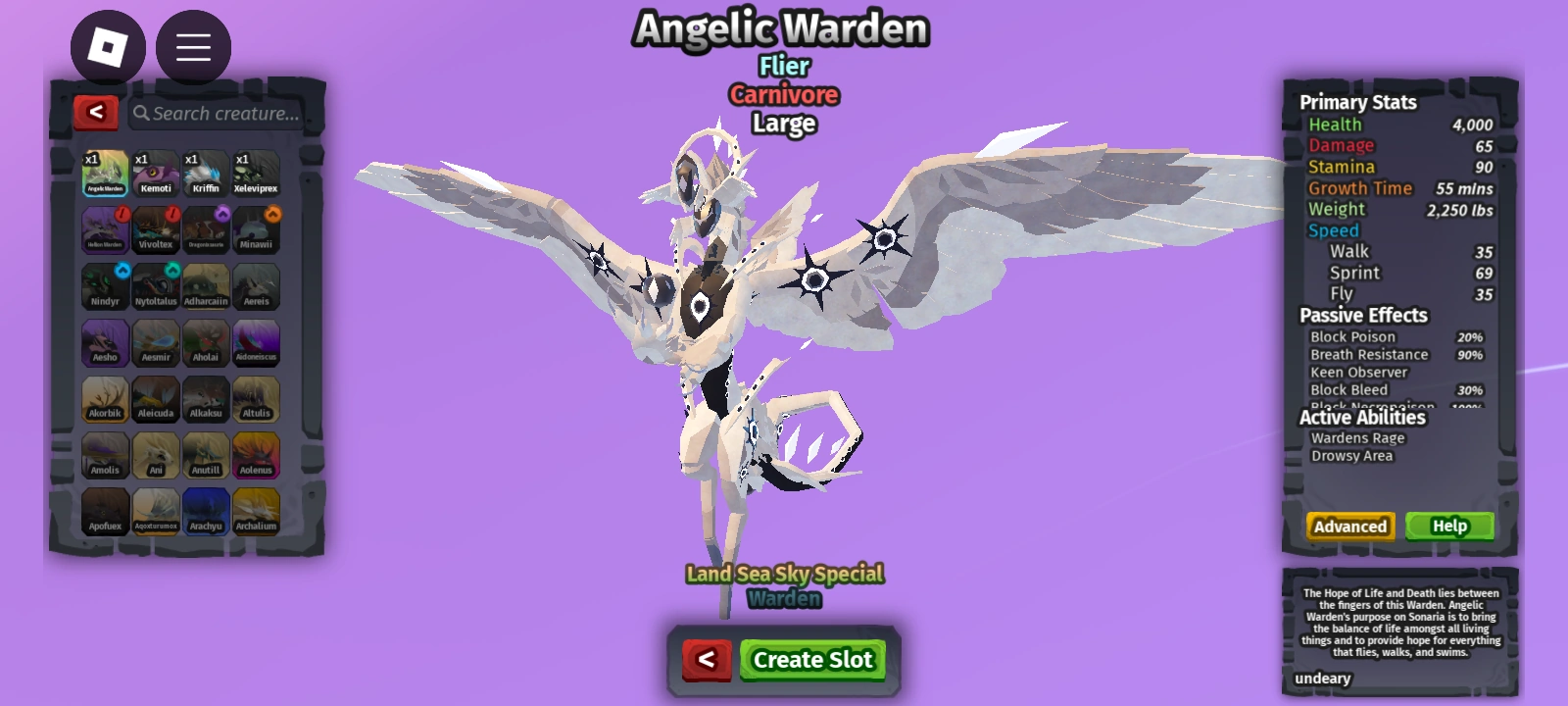Select the Hellion Warden creature icon

tap(104, 228)
